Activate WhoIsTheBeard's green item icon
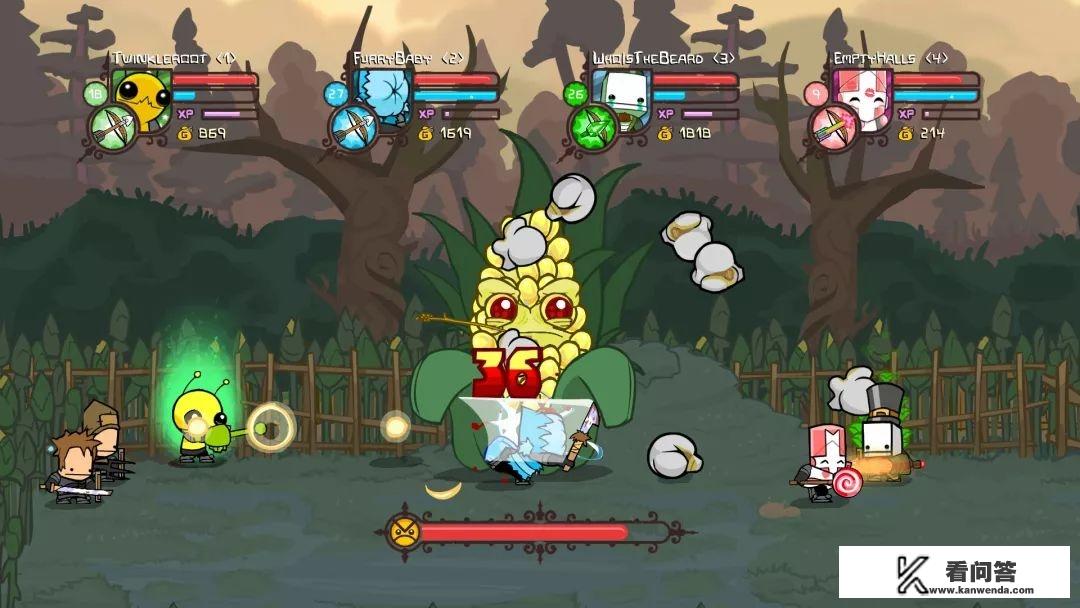1080x608 pixels. [593, 128]
